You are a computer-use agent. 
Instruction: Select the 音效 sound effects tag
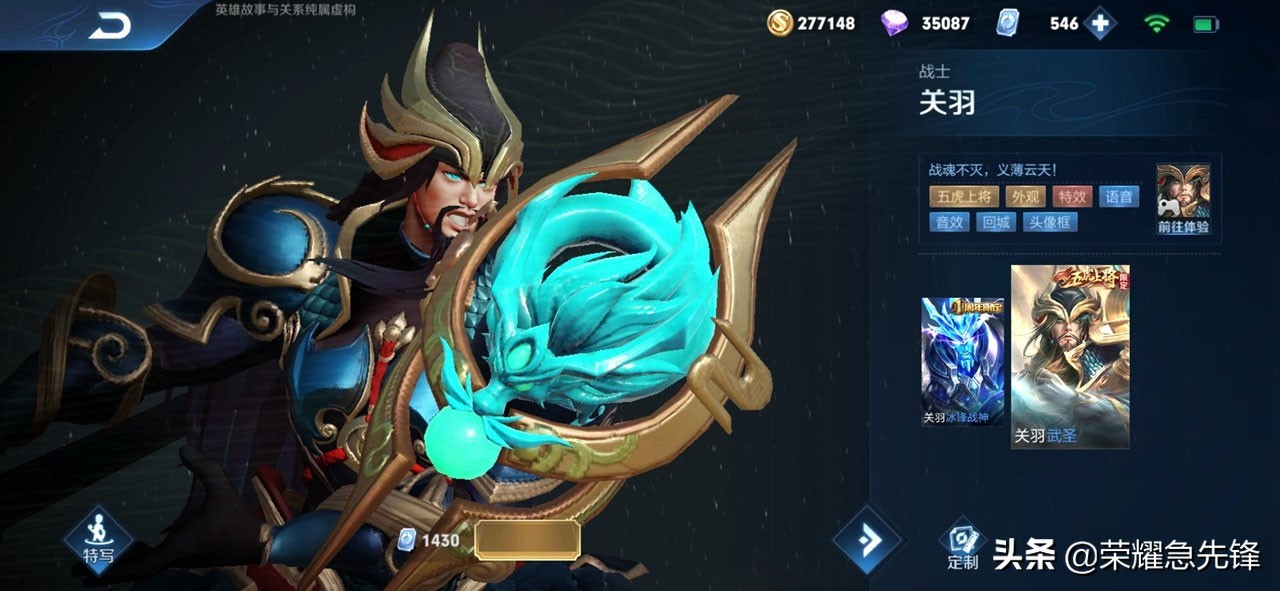(x=949, y=222)
